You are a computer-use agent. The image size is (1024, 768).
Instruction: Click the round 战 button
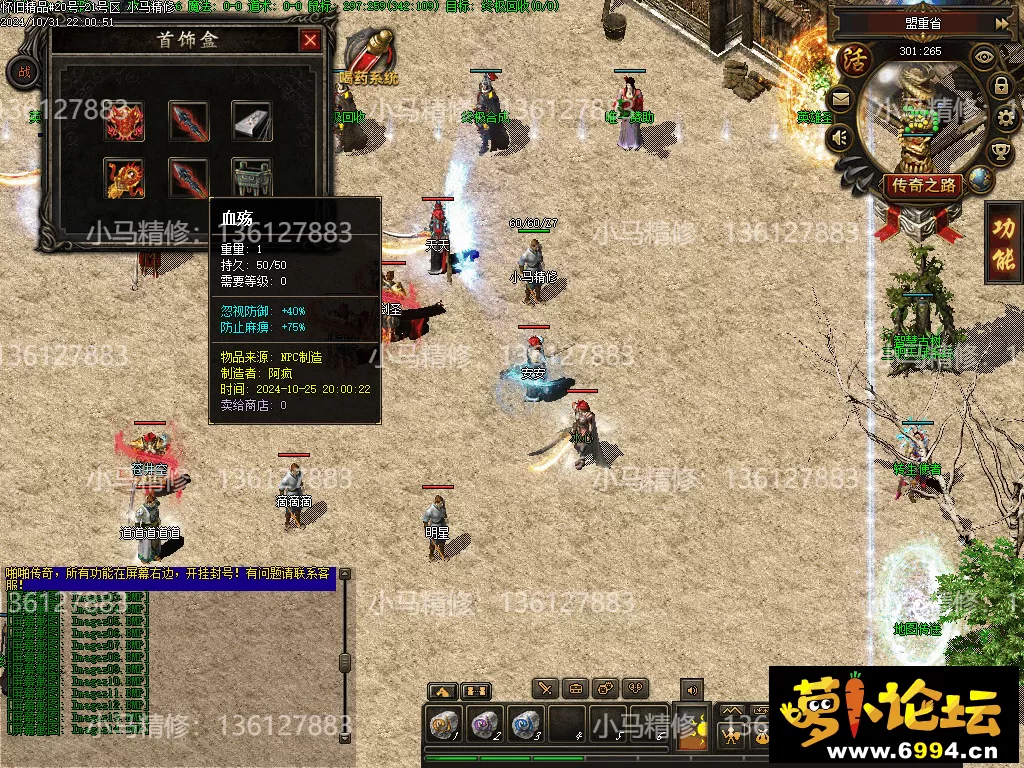click(x=22, y=72)
